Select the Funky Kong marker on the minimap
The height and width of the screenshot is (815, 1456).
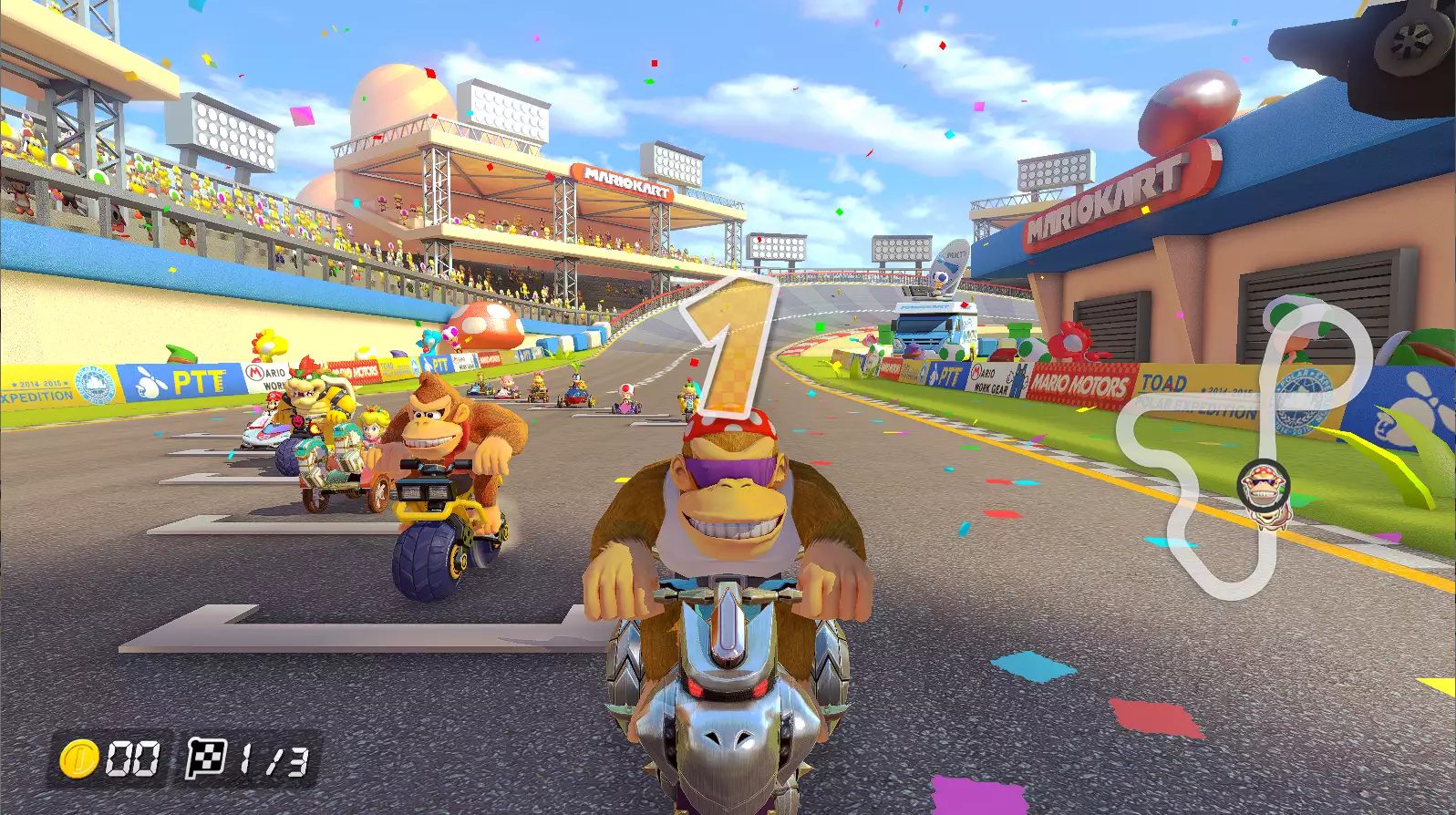[1264, 488]
